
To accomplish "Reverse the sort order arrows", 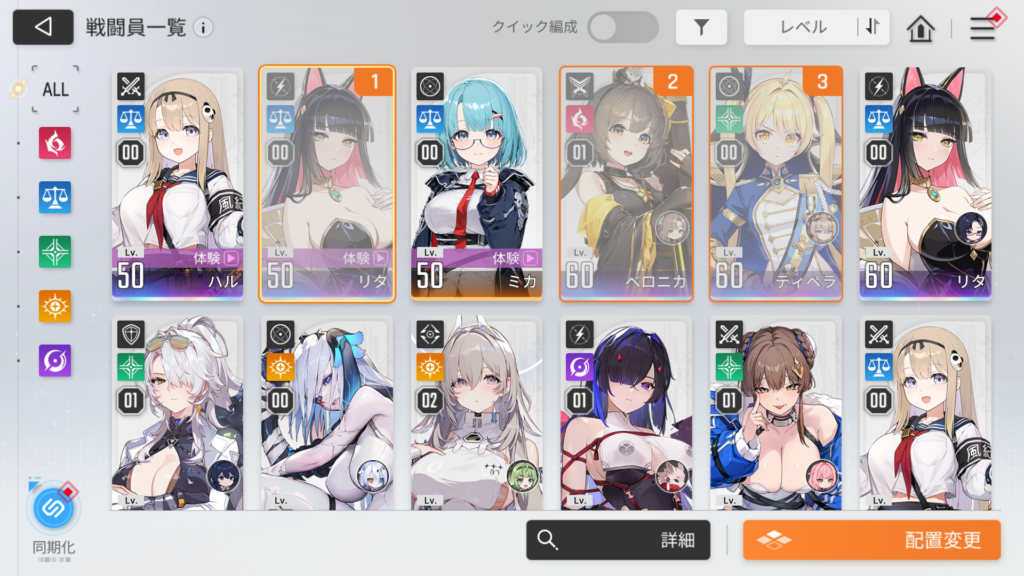I will point(873,28).
